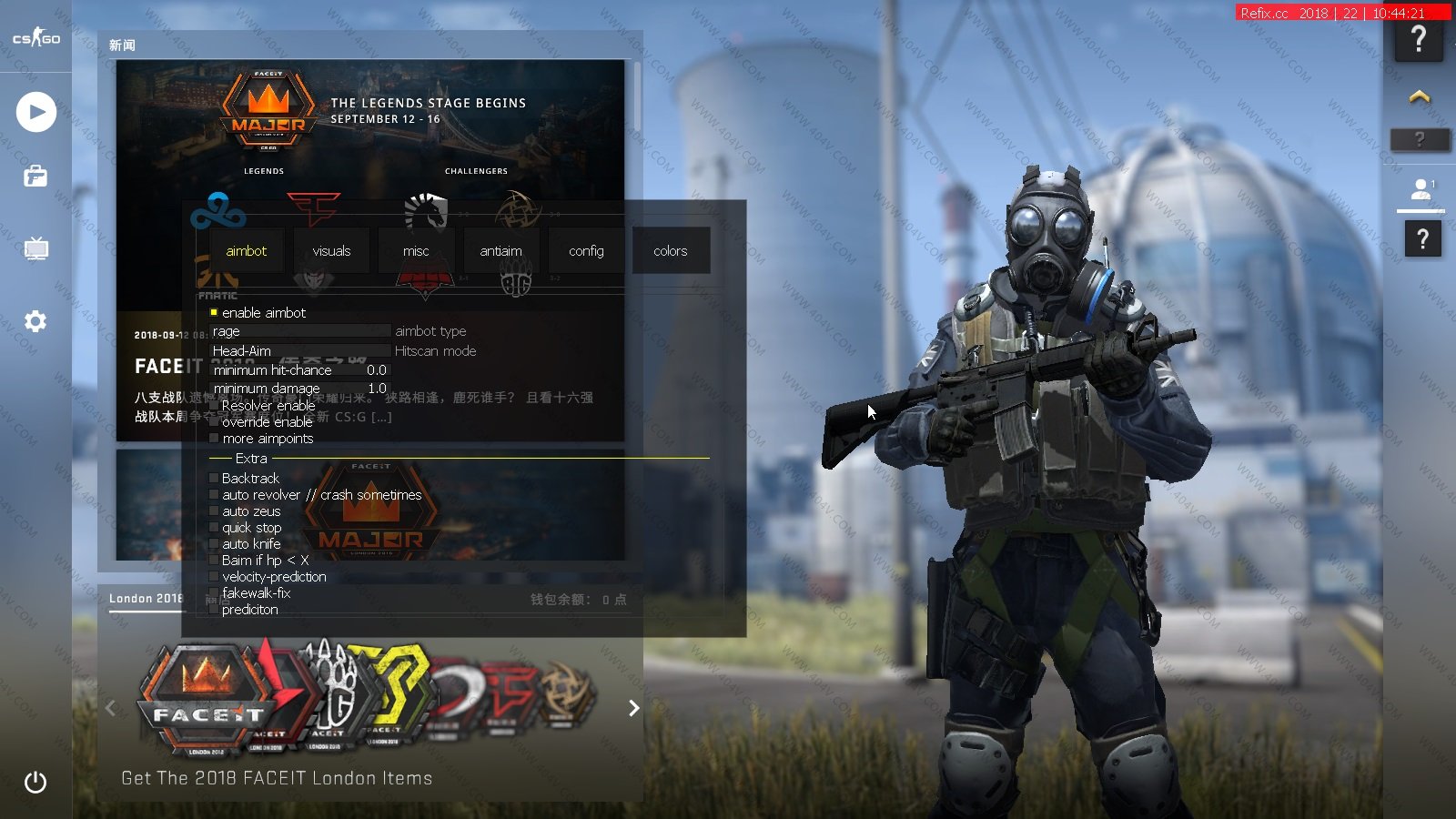
Task: Switch to the aimbot tab
Action: (x=246, y=251)
